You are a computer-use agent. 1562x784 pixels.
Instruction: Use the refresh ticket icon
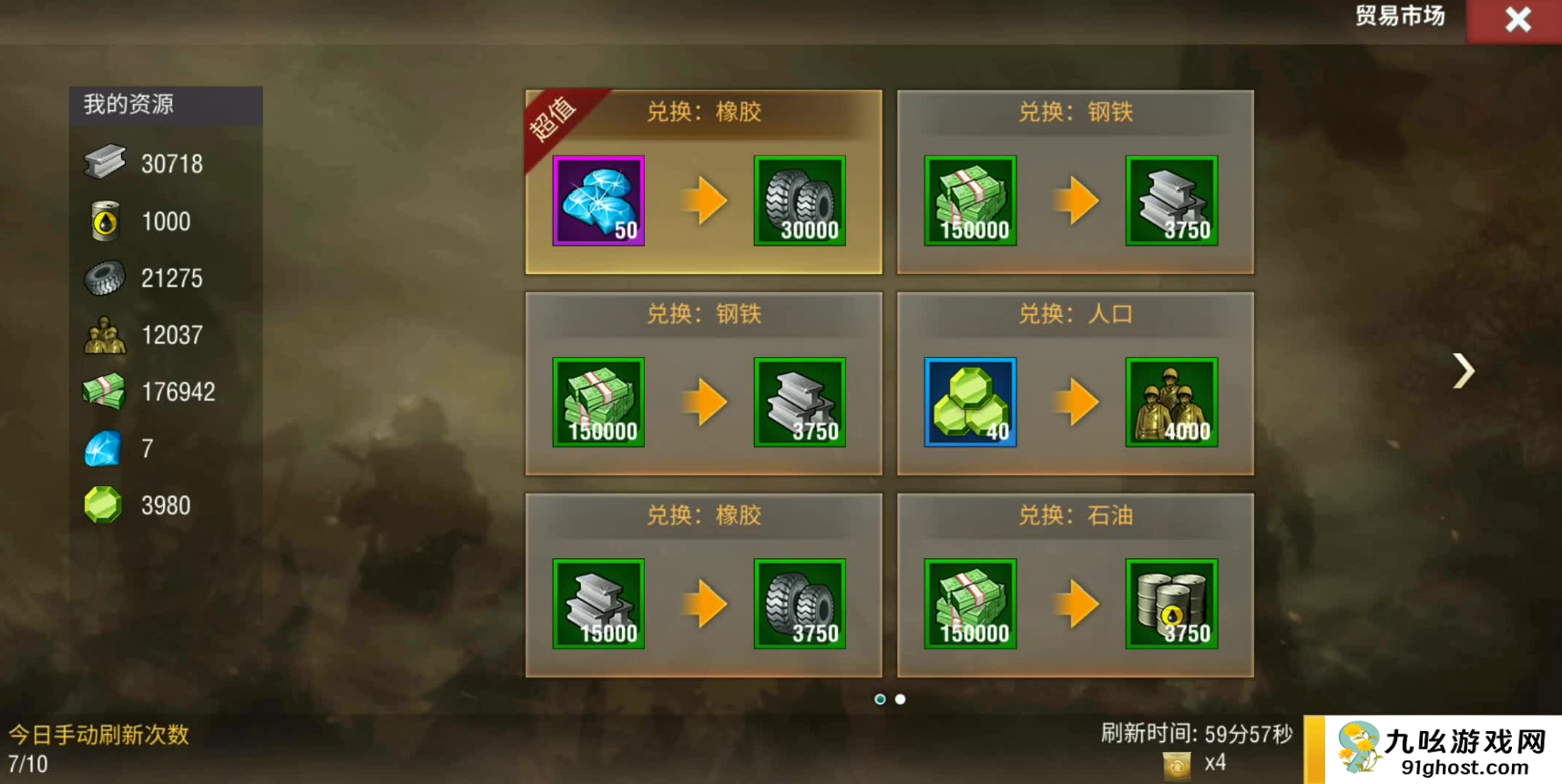(x=1177, y=765)
